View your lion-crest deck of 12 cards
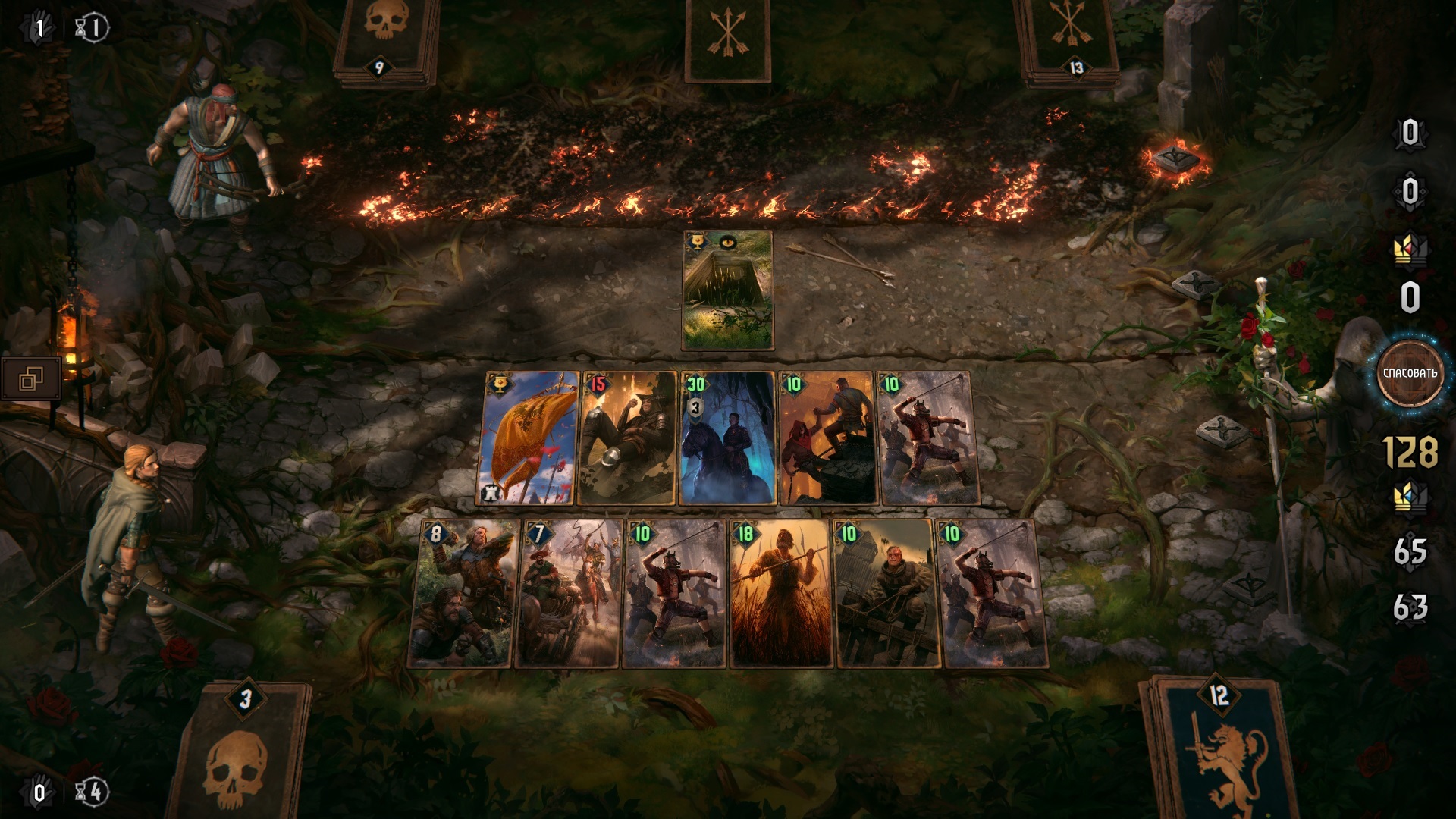1456x819 pixels. [1217, 751]
